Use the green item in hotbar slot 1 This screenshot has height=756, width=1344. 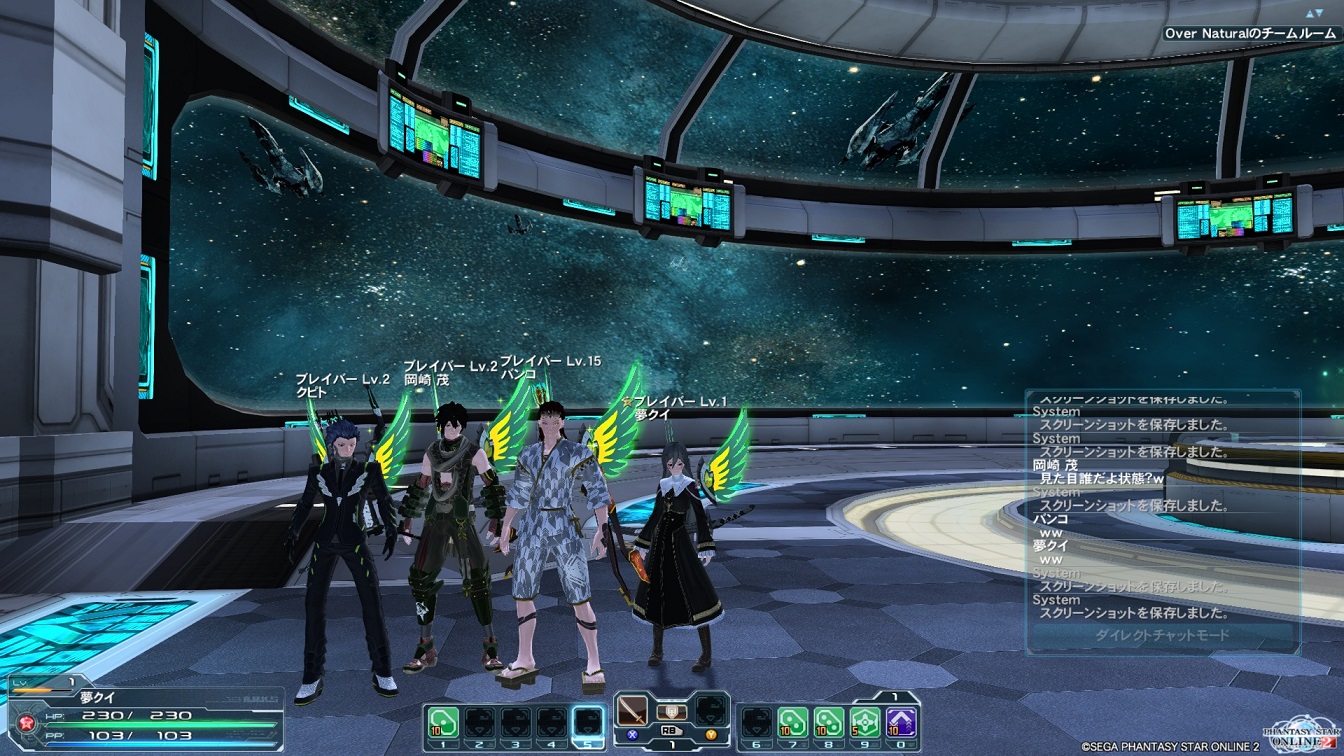coord(442,721)
